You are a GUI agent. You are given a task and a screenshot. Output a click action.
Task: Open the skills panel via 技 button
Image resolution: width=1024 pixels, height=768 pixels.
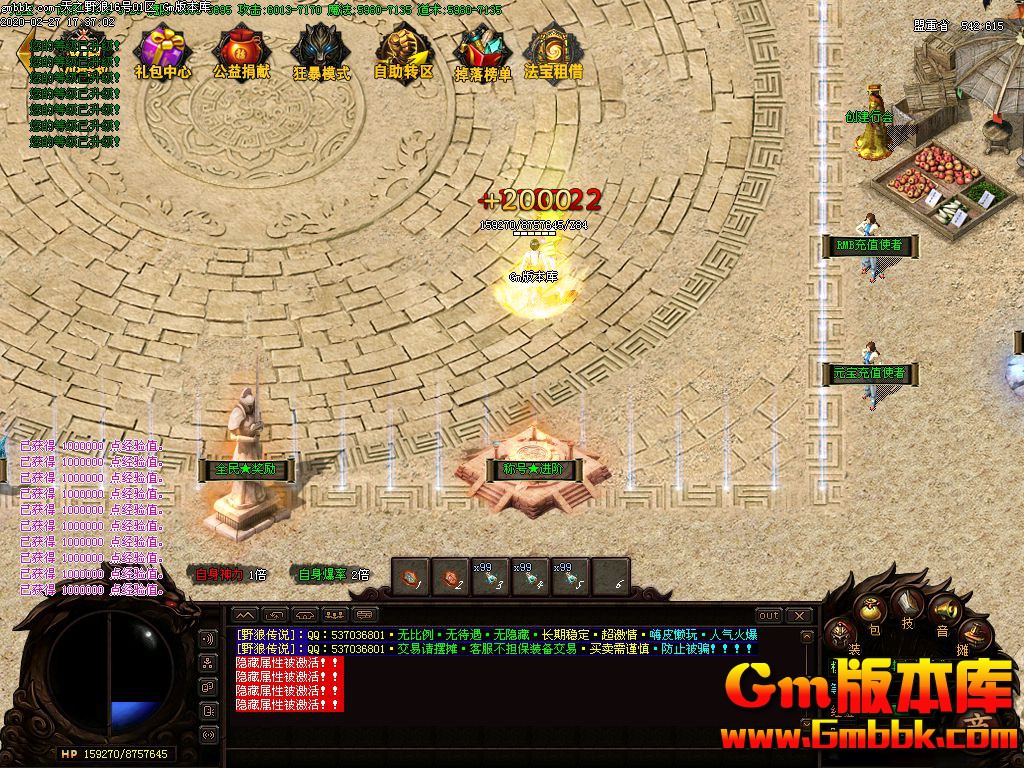908,603
